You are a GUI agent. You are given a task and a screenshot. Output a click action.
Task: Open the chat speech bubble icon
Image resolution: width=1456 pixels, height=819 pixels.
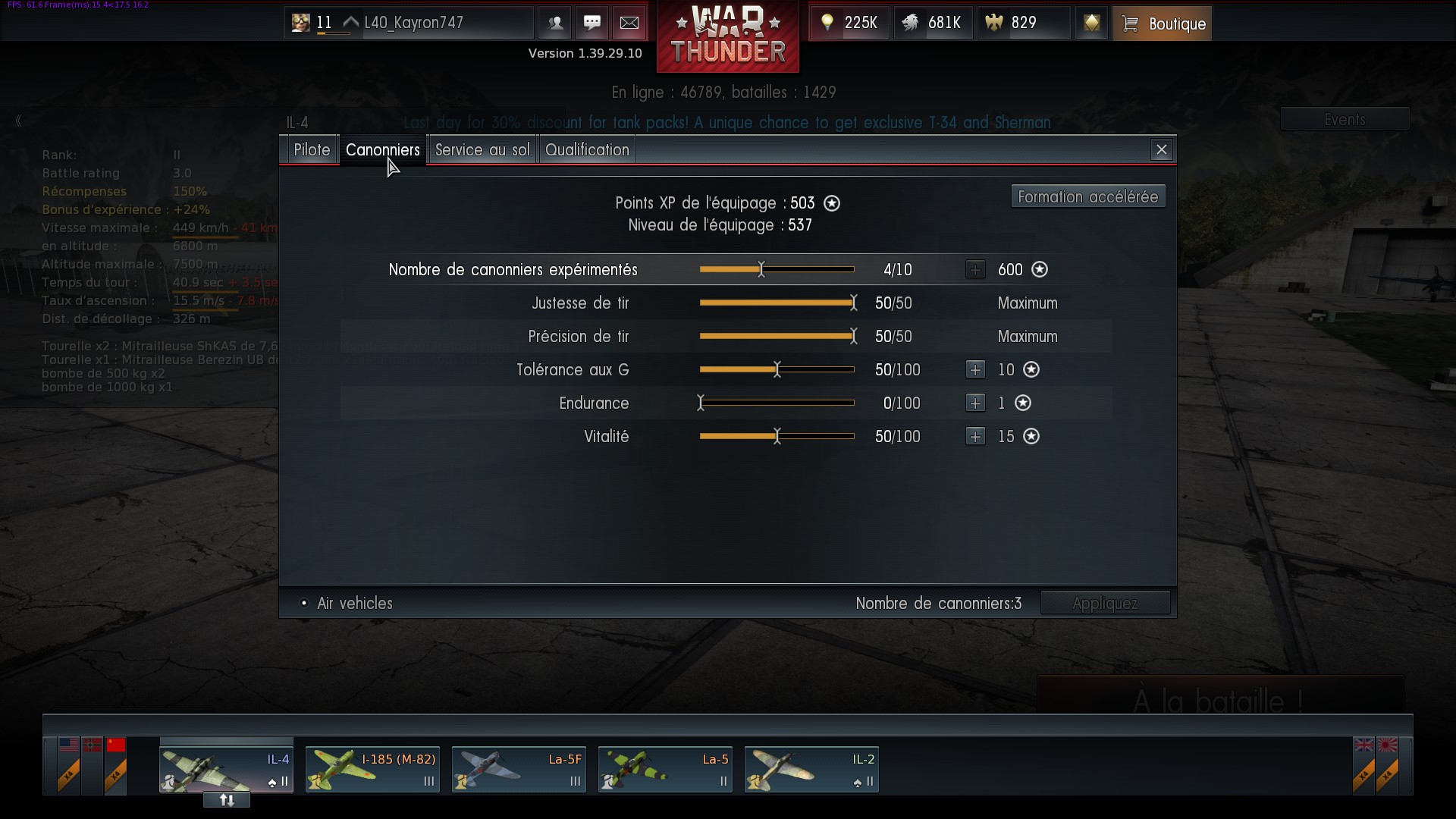click(592, 23)
